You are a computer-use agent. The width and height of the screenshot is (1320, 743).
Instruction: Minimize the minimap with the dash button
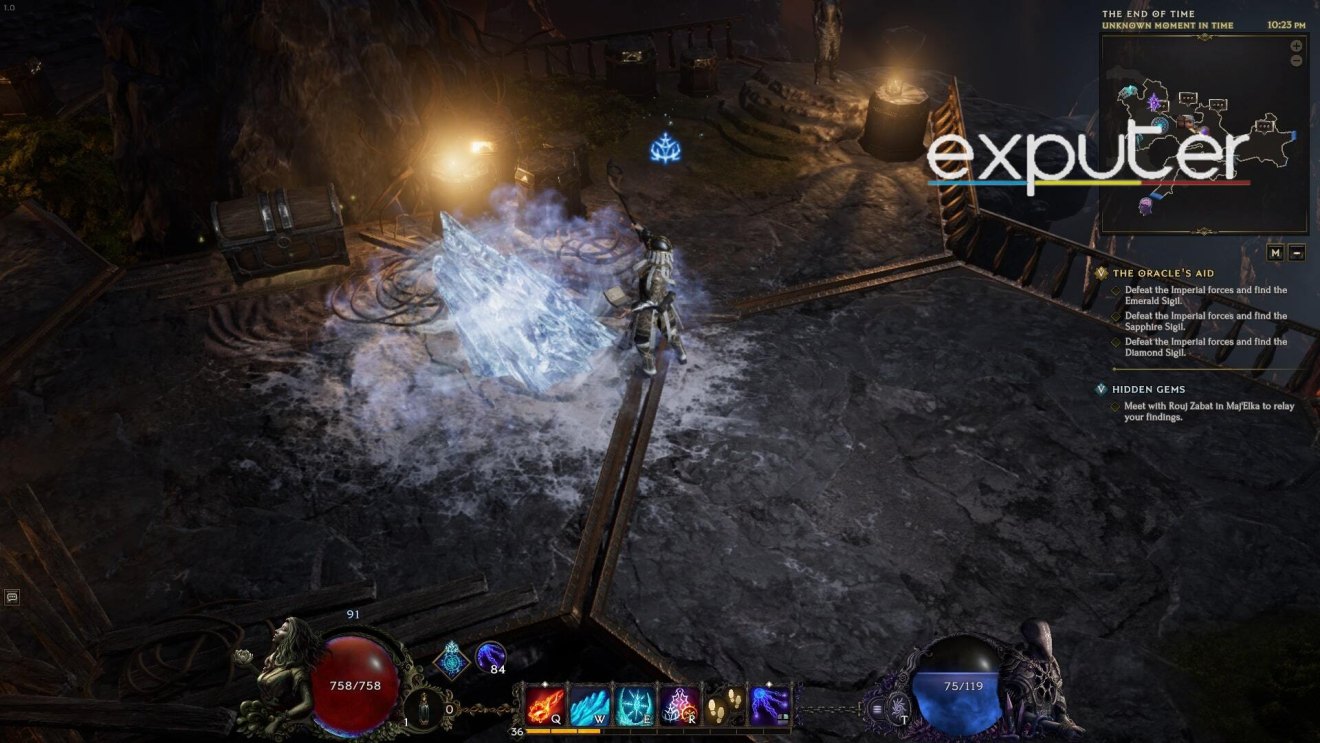[x=1297, y=252]
